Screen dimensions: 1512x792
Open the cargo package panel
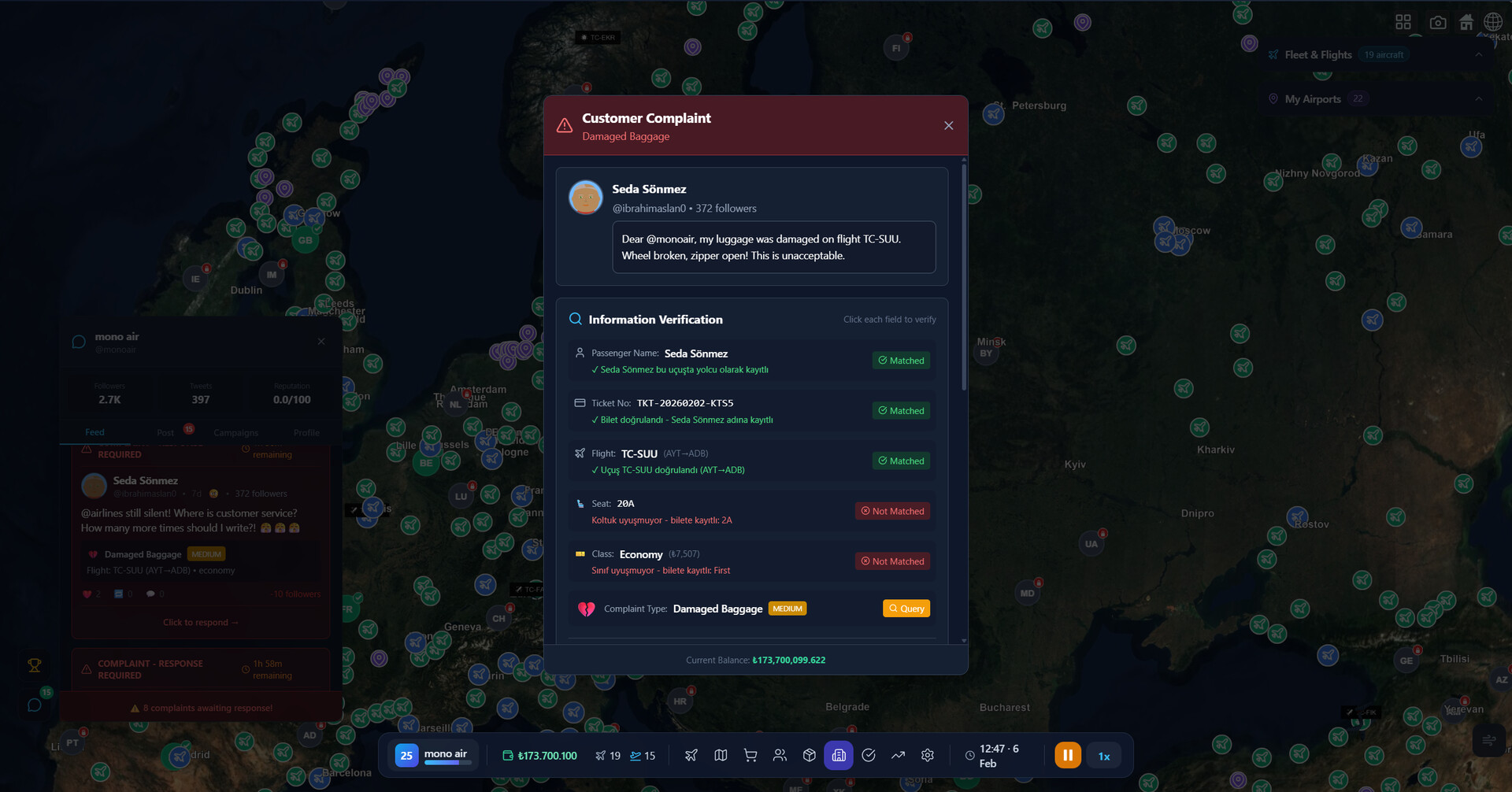click(809, 755)
